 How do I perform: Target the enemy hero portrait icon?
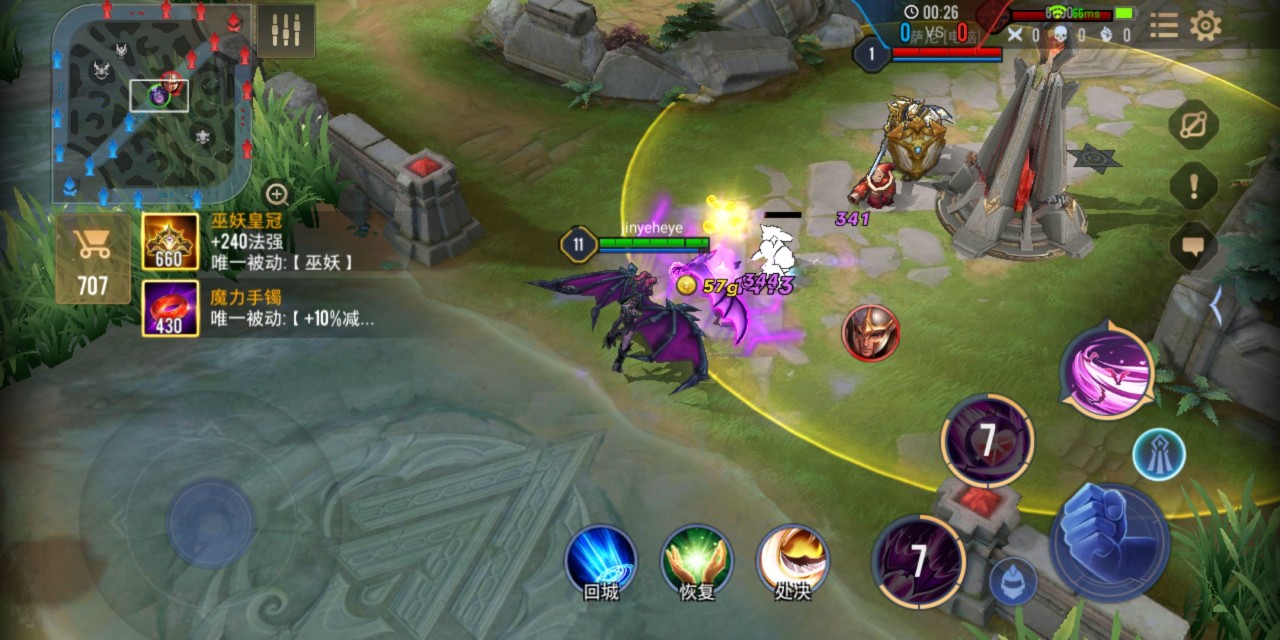pos(870,333)
